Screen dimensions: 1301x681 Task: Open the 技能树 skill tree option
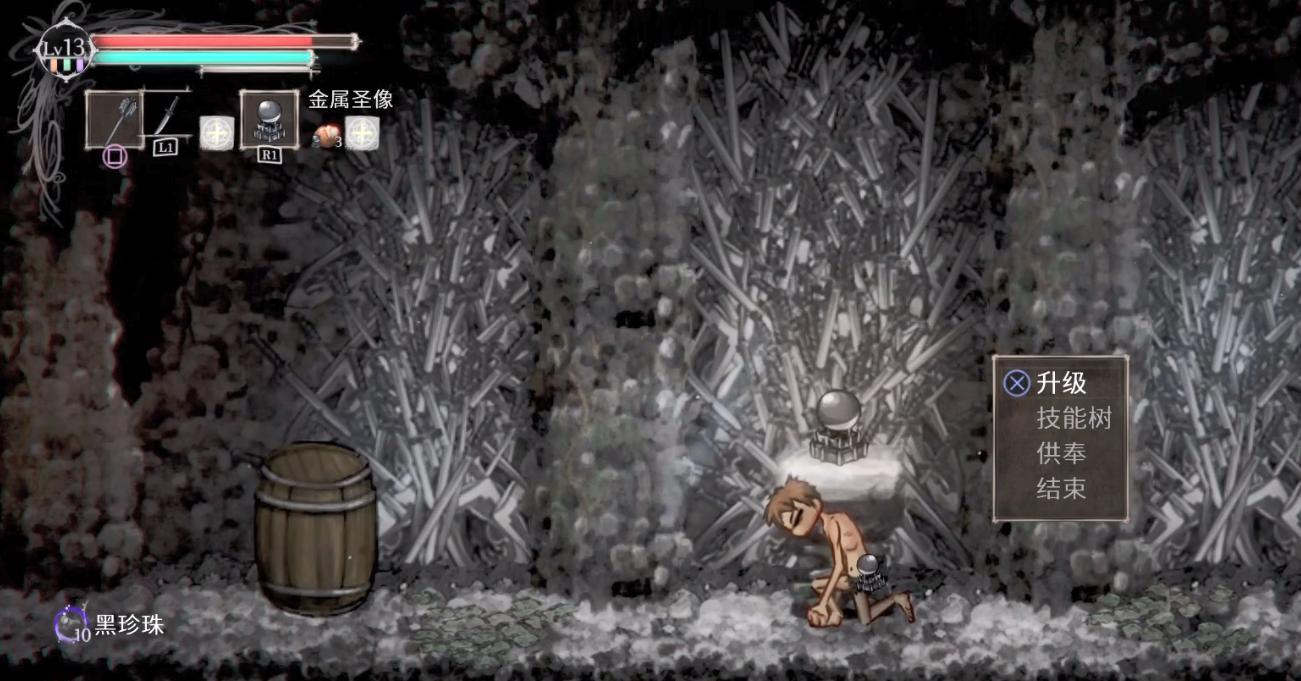coord(1073,418)
